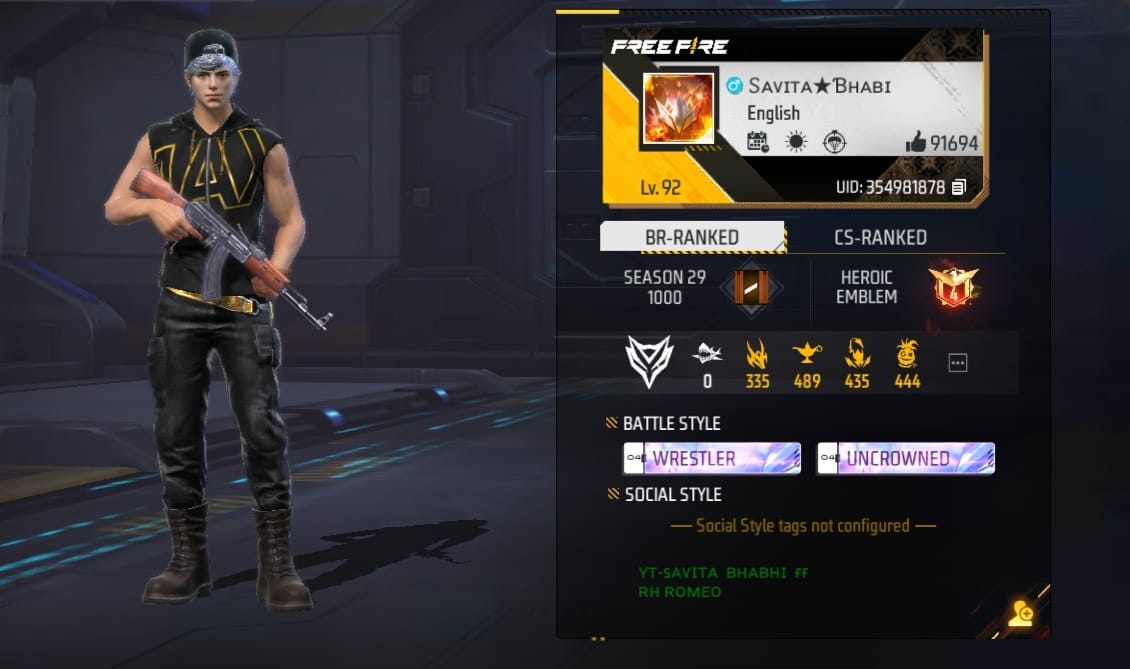The height and width of the screenshot is (669, 1130).
Task: Click the parachute icon on the profile card
Action: coord(834,142)
